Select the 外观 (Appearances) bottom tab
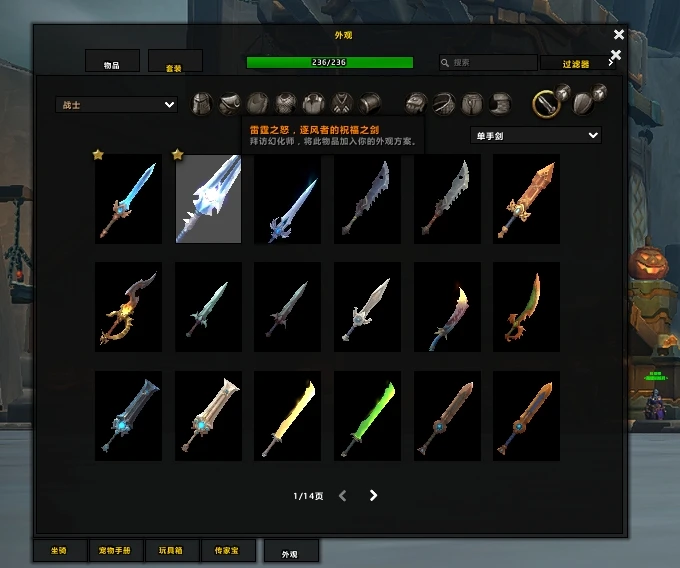The image size is (680, 568). click(x=290, y=552)
